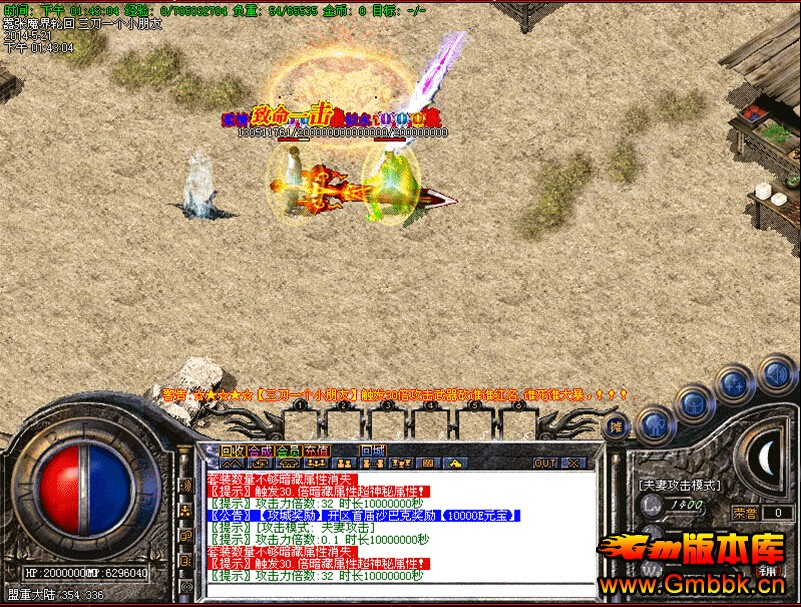Open the 充值 (recharge) panel
Viewport: 801px width, 607px height.
pos(317,450)
